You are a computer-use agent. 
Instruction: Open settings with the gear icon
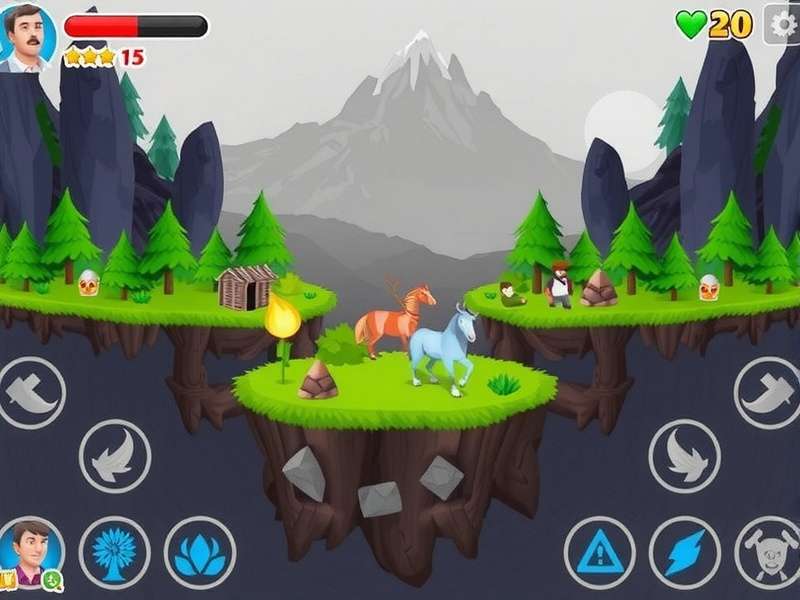[x=783, y=23]
